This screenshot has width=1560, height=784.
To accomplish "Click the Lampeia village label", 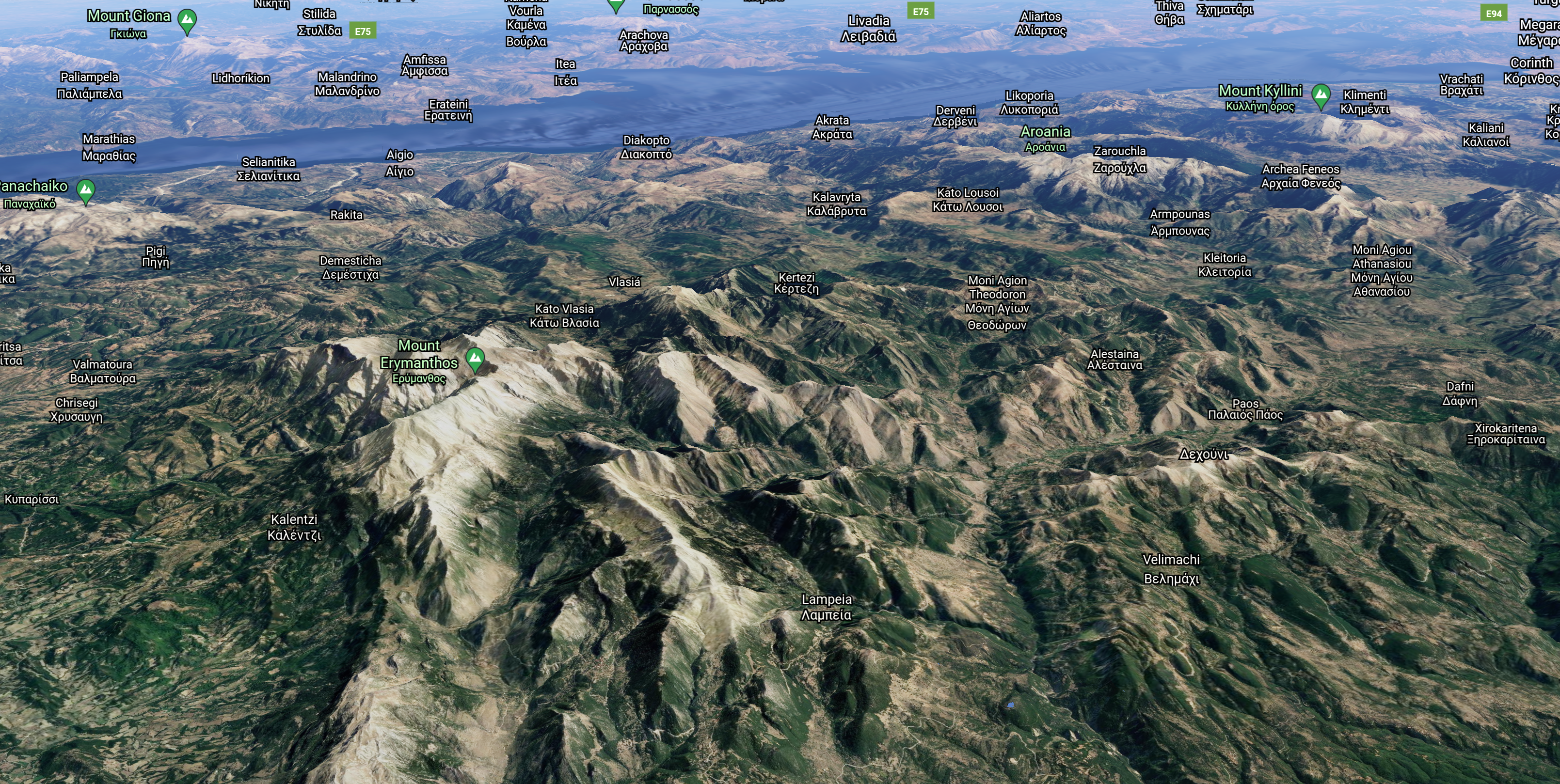I will [x=826, y=607].
